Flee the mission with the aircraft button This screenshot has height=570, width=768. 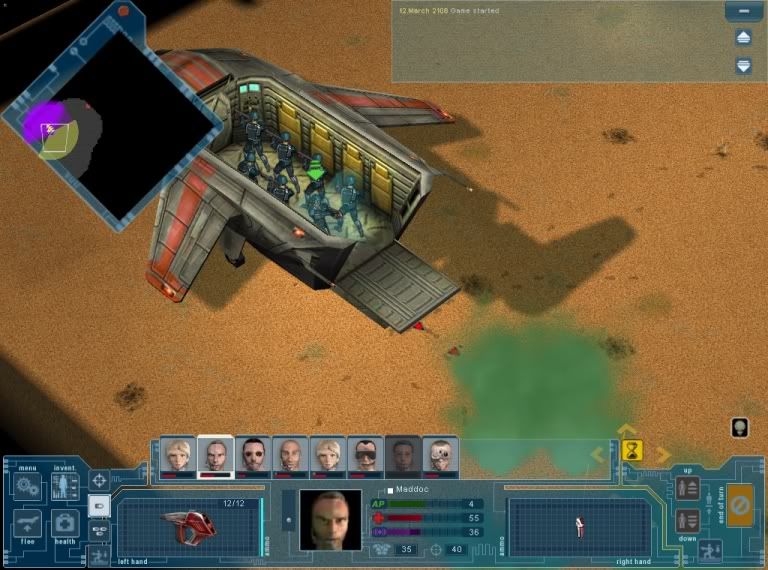28,523
